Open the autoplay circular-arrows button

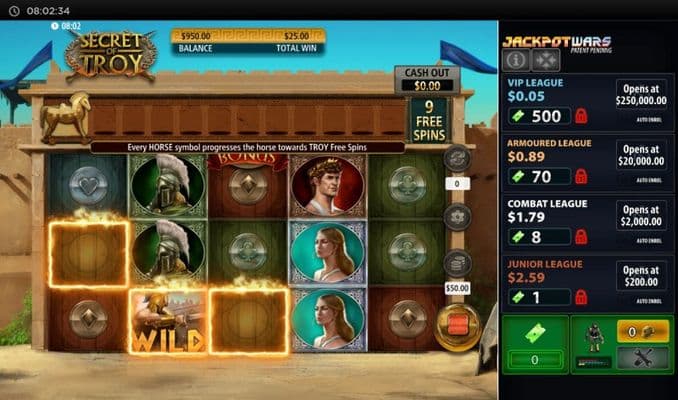[x=456, y=158]
